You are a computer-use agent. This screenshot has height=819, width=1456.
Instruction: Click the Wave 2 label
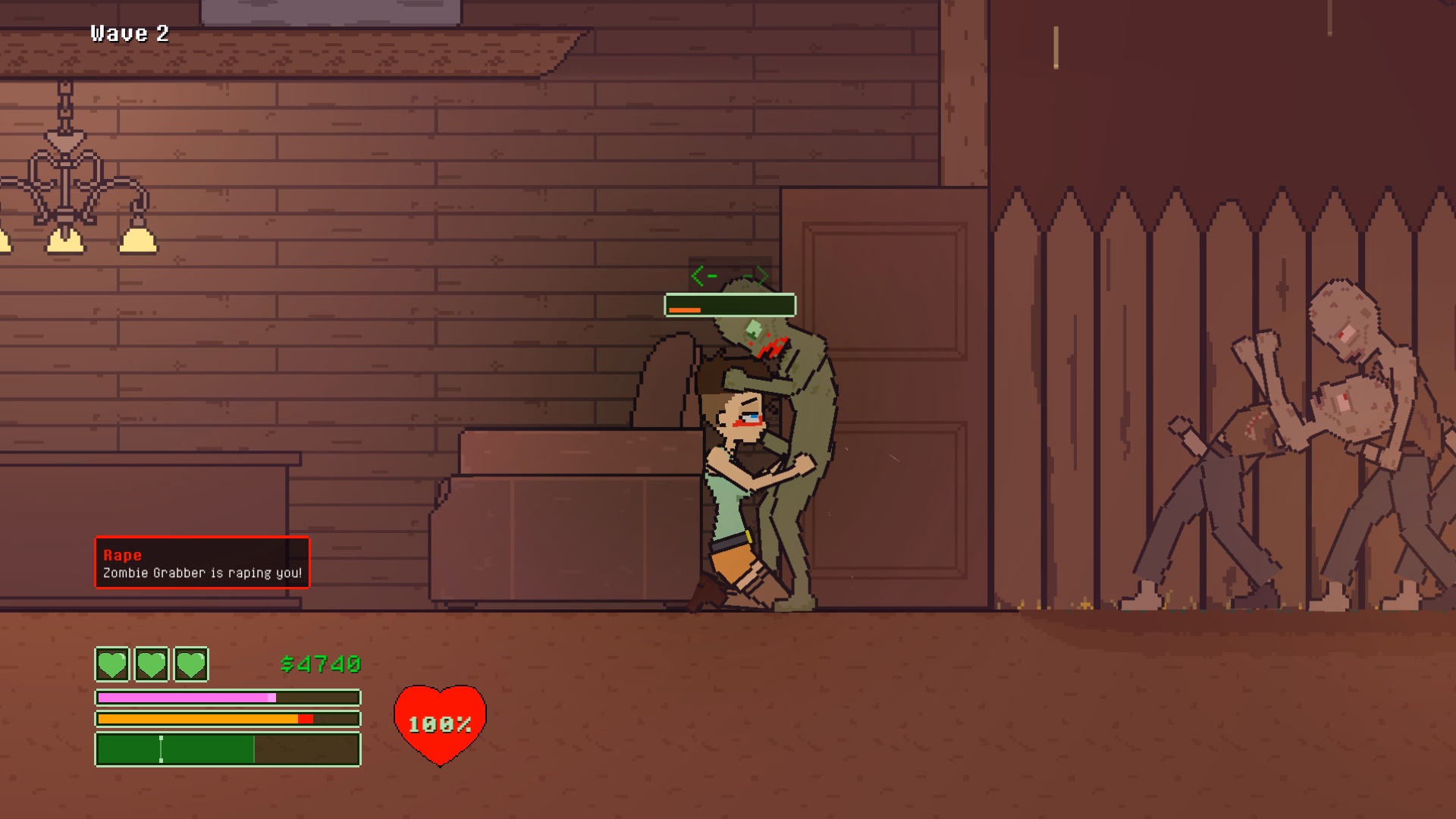tap(129, 33)
